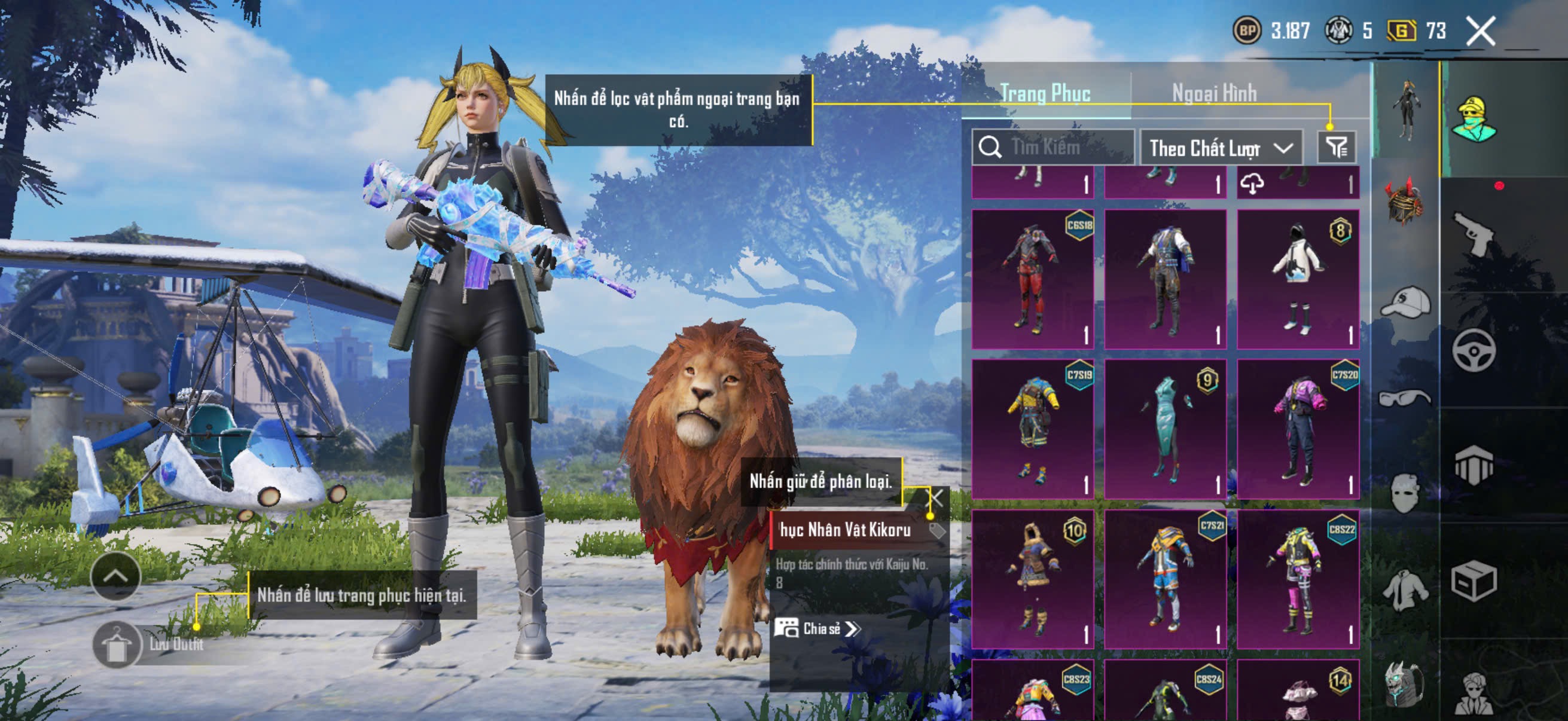Image resolution: width=1568 pixels, height=721 pixels.
Task: Pick the neon C8S22 outfit
Action: 1298,579
